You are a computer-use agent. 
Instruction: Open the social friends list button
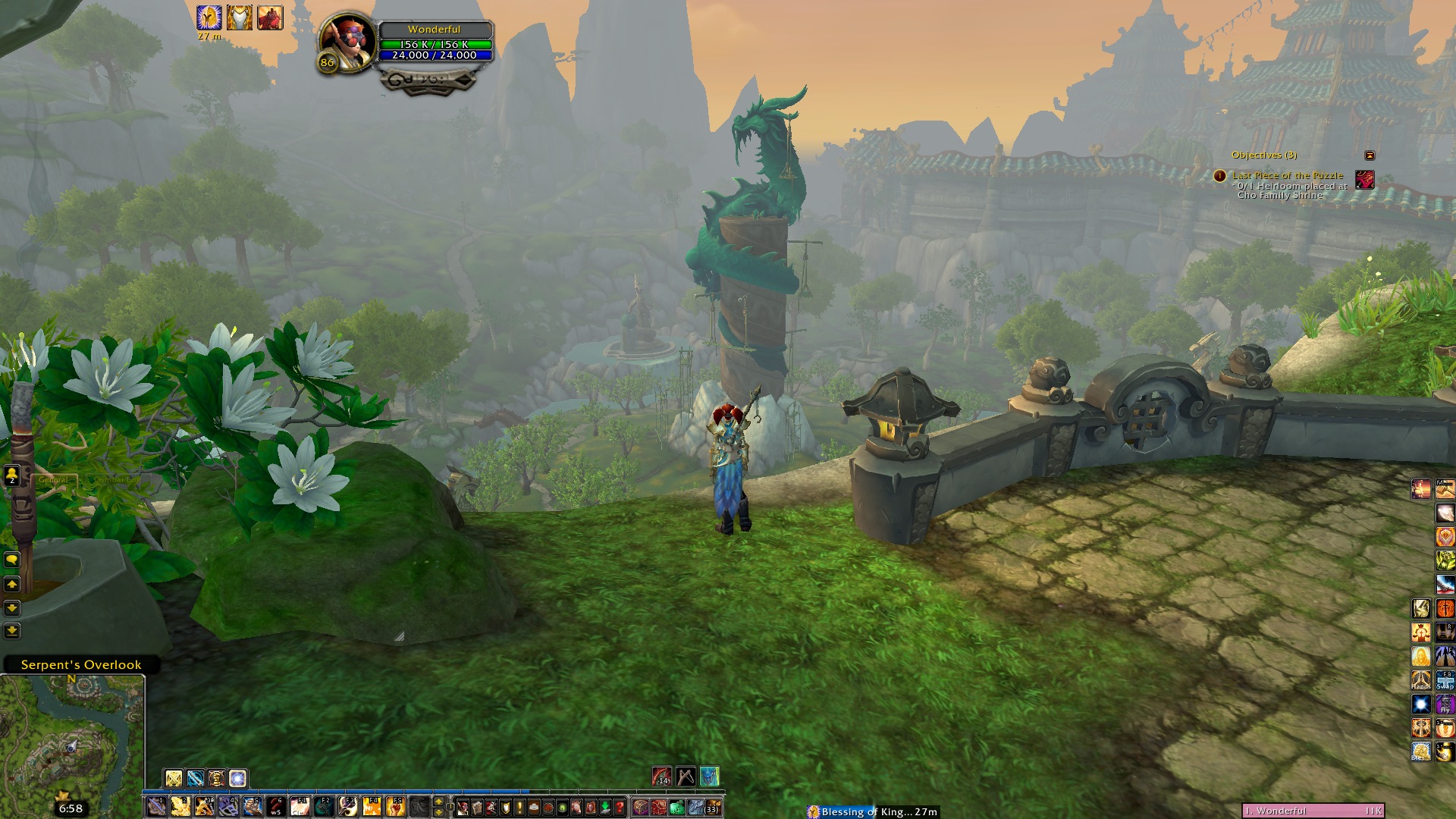pos(12,475)
